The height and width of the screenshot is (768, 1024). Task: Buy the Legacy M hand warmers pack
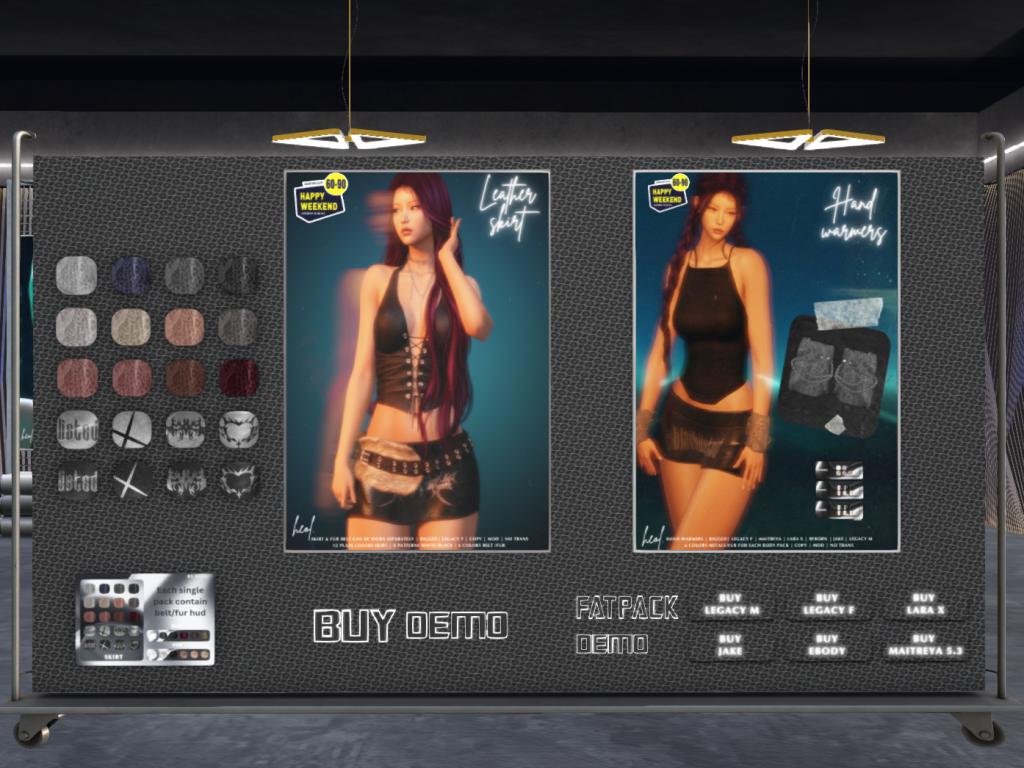click(730, 605)
